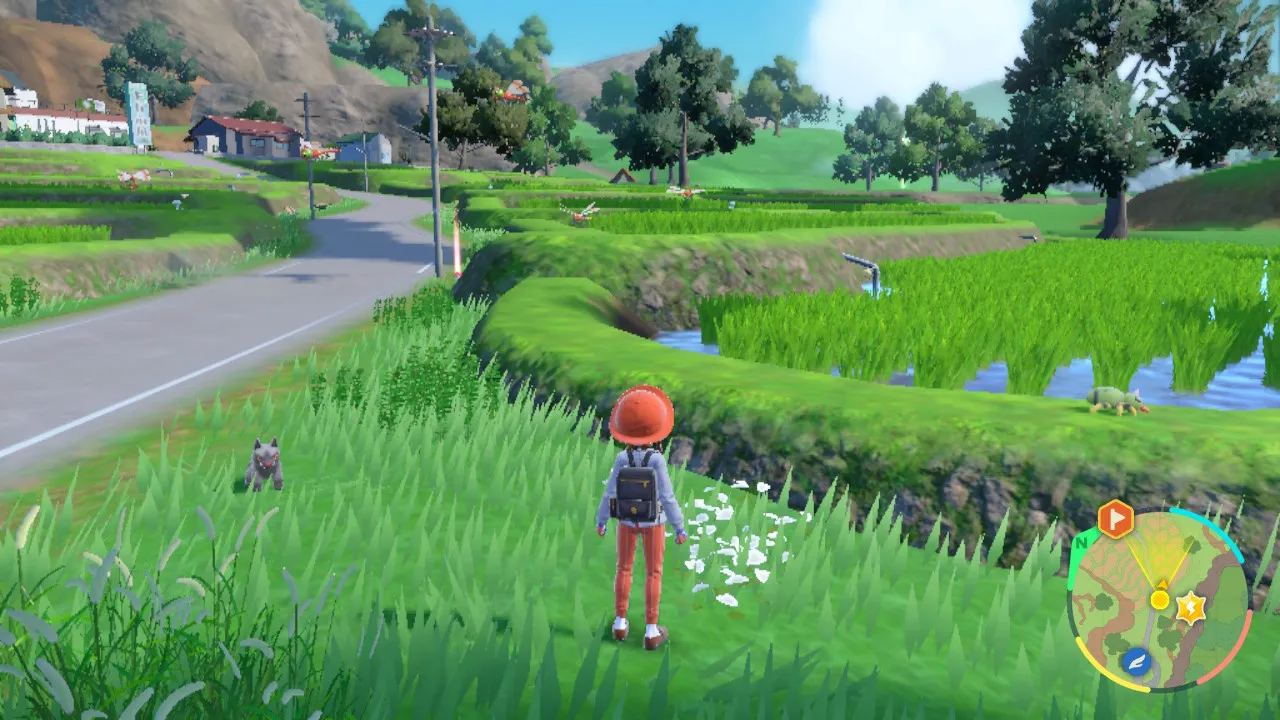
Task: Click the yellow player position marker
Action: click(x=1160, y=599)
